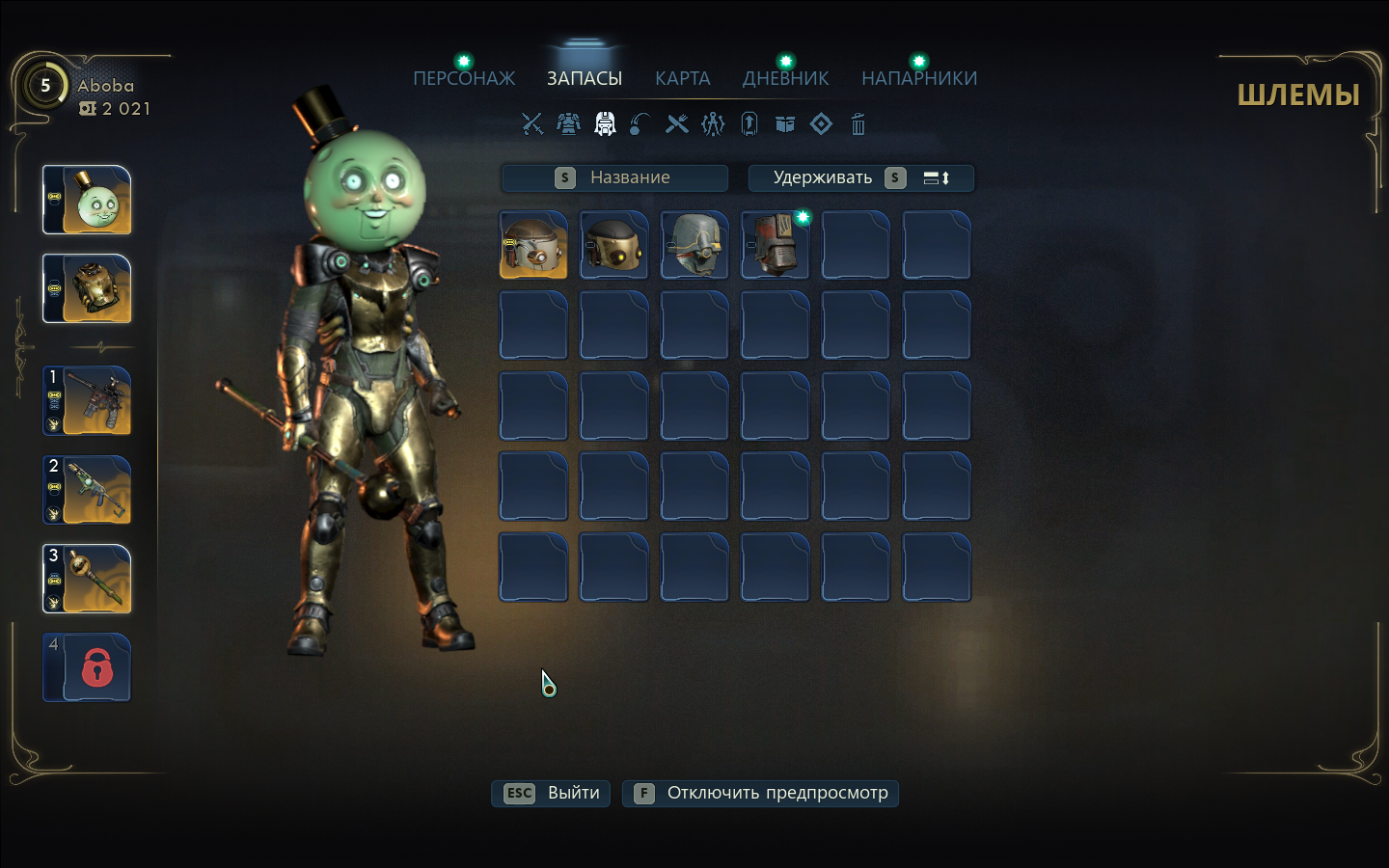Go to the ДНЕВНИК tab

tap(785, 78)
